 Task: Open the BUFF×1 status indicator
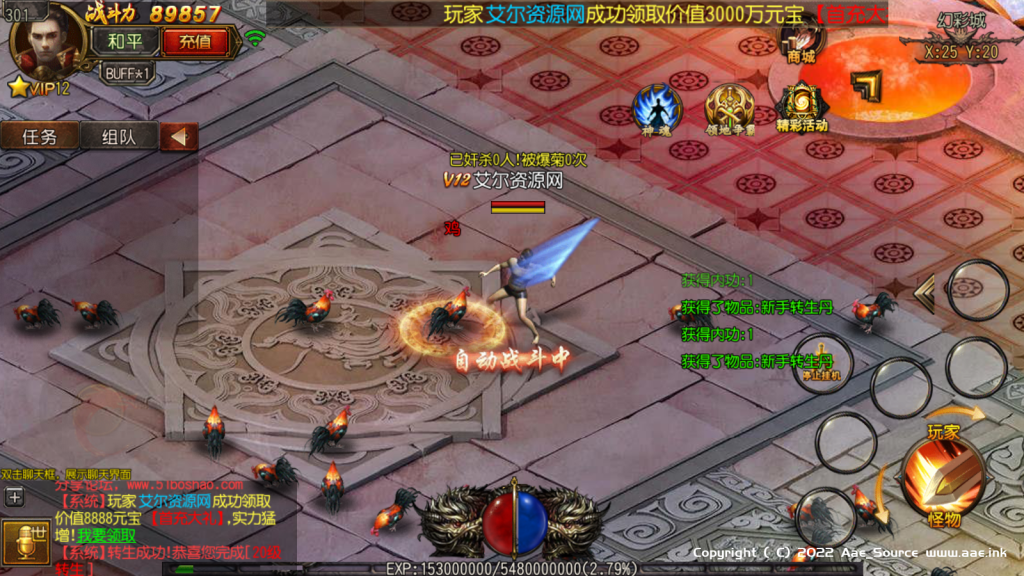(x=128, y=73)
